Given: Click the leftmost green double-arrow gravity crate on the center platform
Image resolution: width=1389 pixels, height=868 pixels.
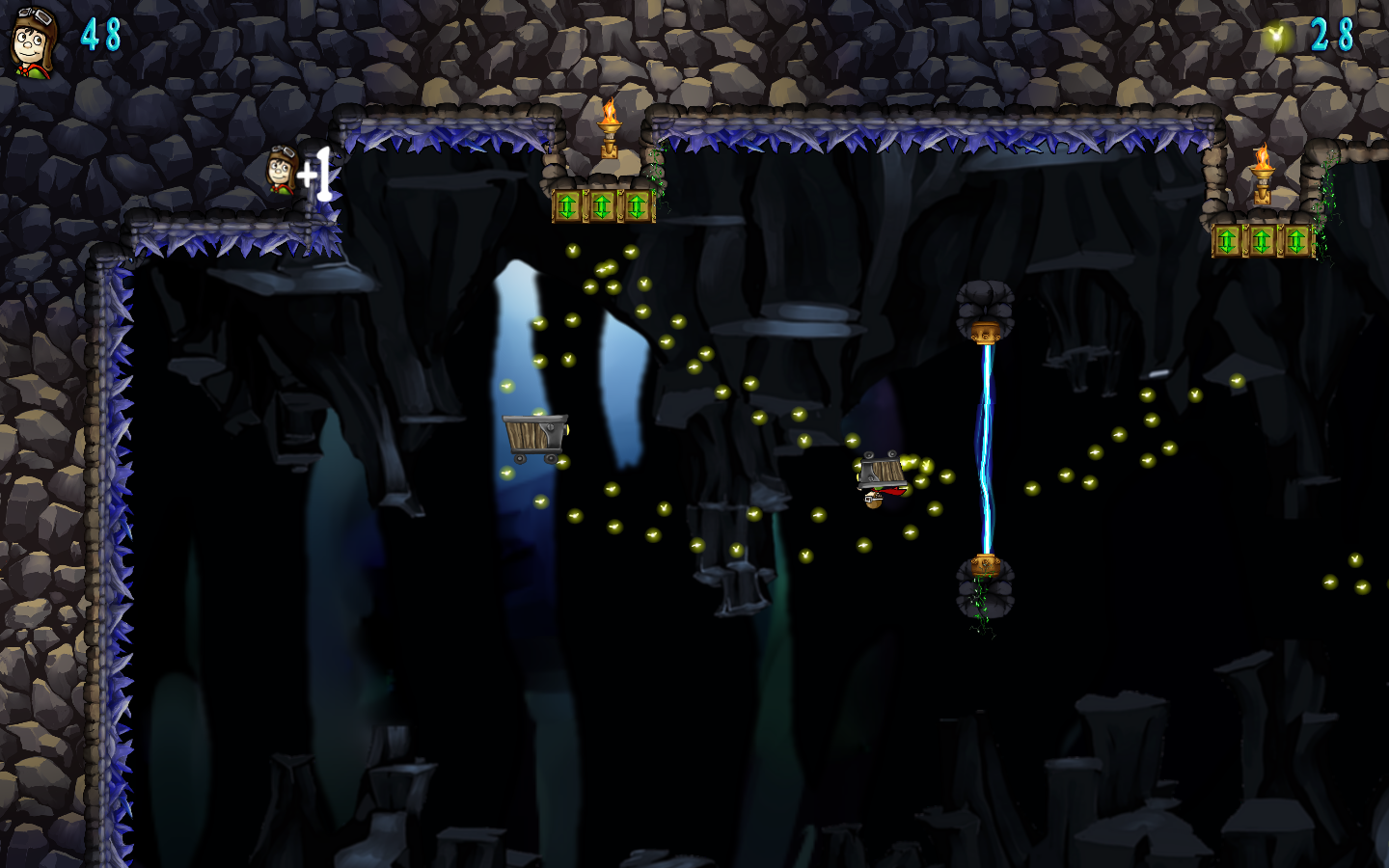Looking at the screenshot, I should 569,205.
